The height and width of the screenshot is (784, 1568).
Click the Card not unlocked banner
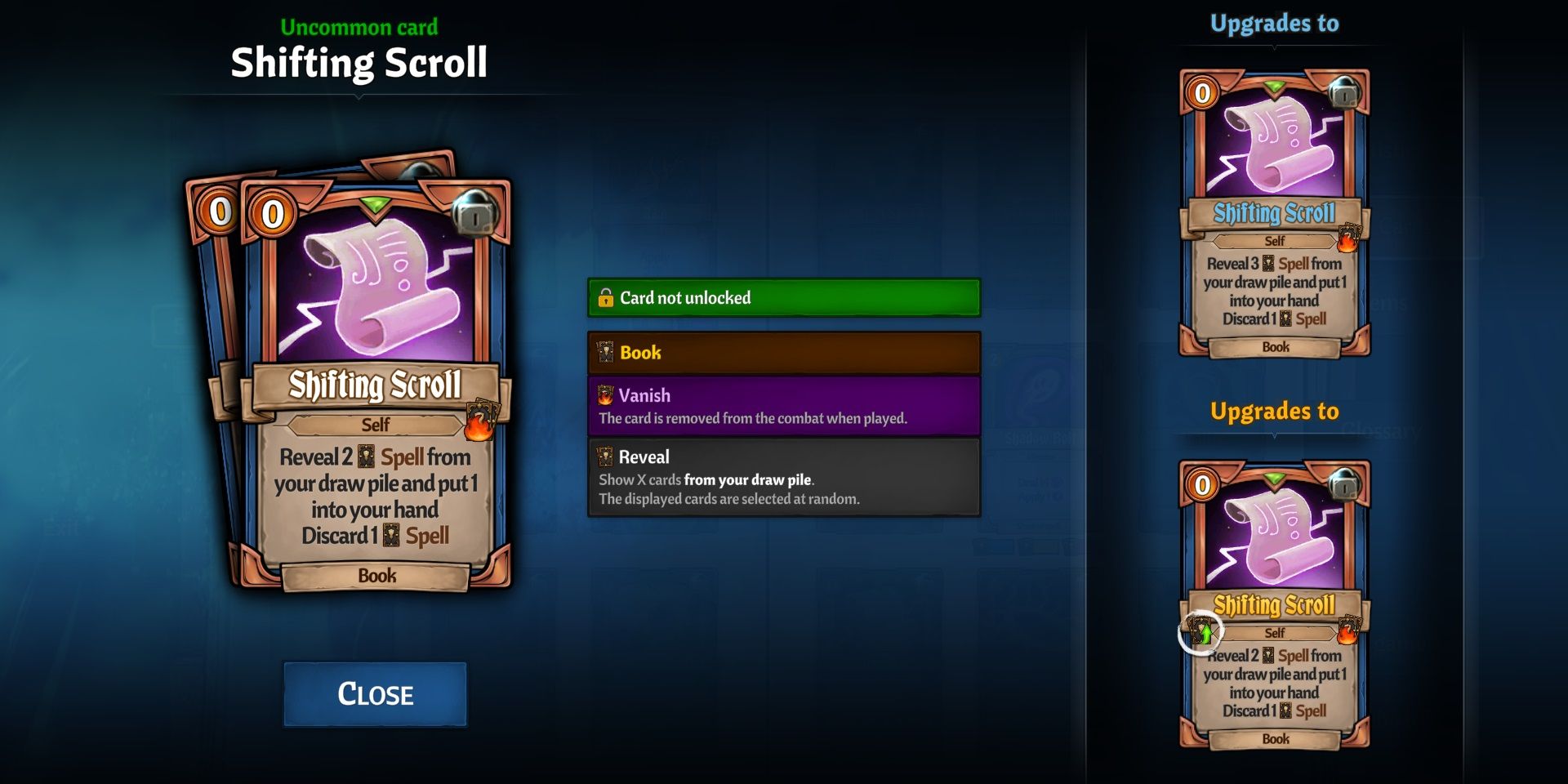coord(782,297)
